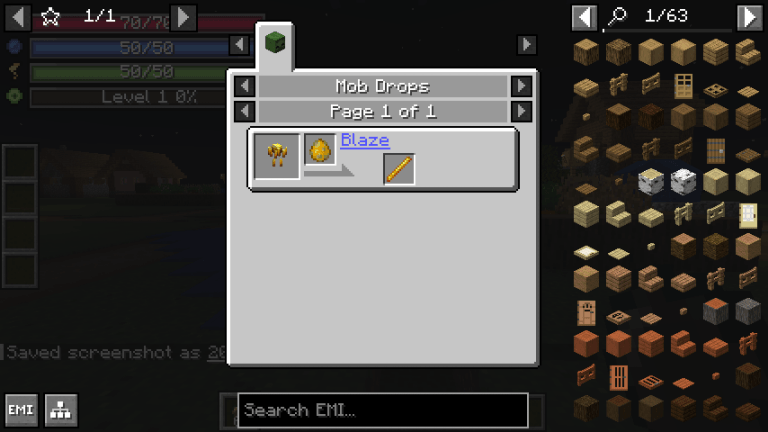Click the star favorites icon

51,17
